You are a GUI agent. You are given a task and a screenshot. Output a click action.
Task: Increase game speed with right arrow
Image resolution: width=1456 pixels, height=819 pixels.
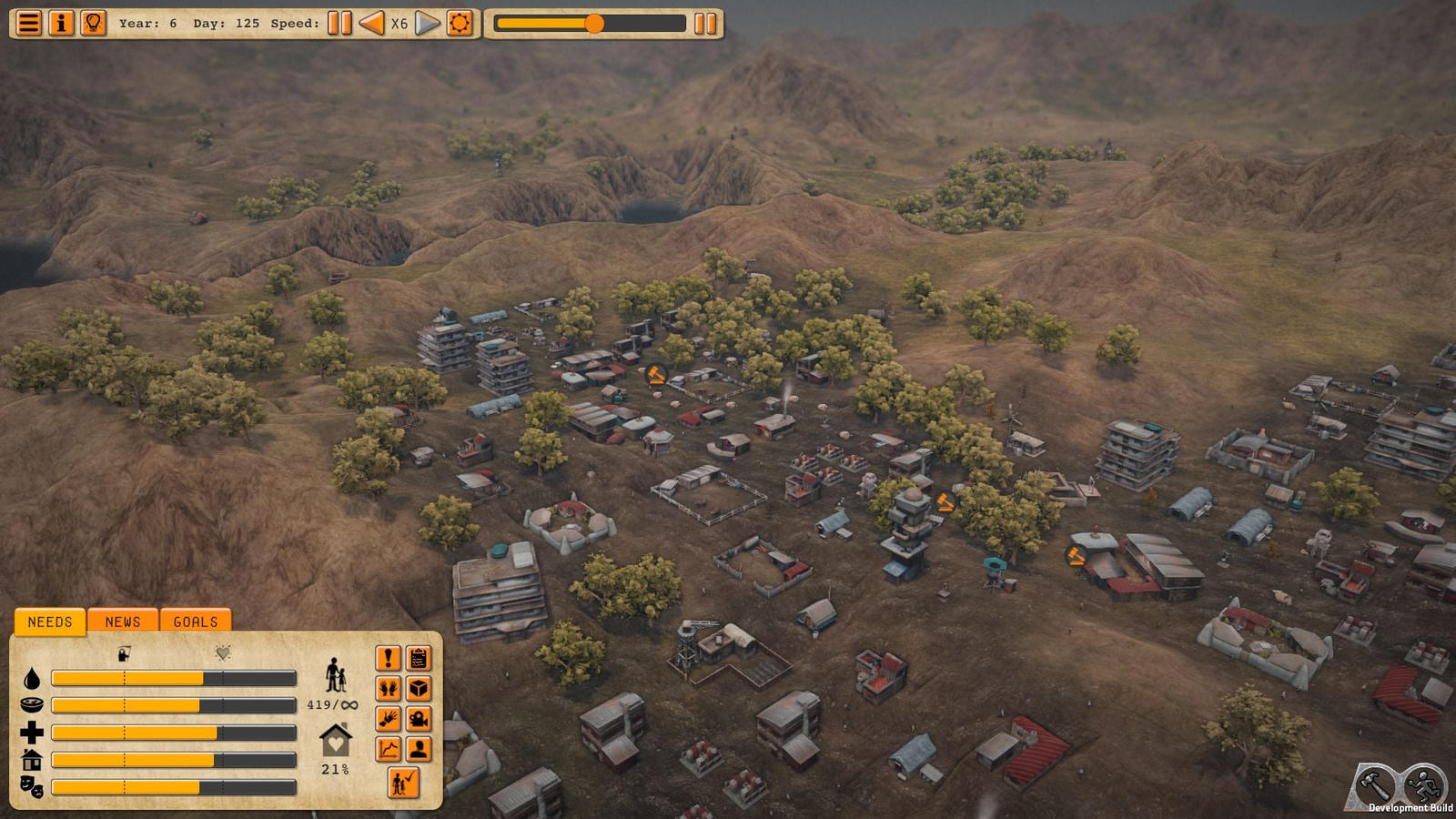(x=427, y=23)
